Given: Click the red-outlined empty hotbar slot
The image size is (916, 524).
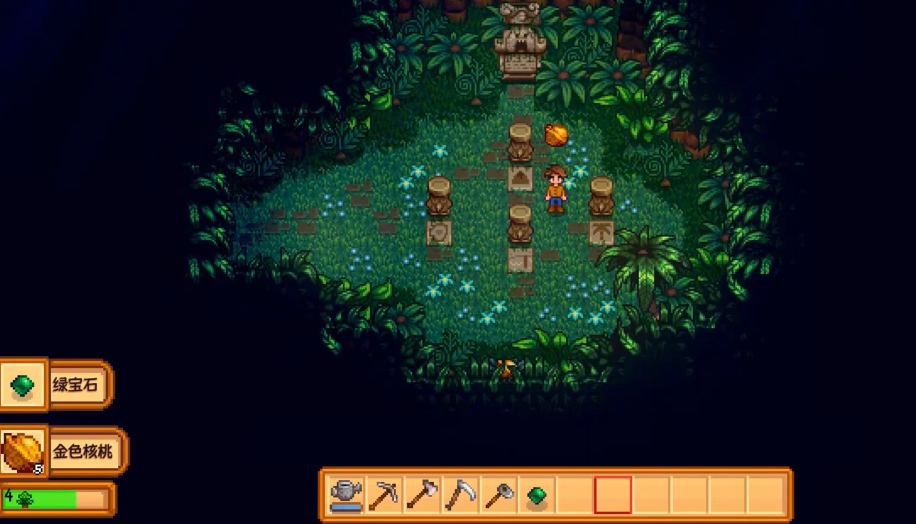Looking at the screenshot, I should (612, 494).
